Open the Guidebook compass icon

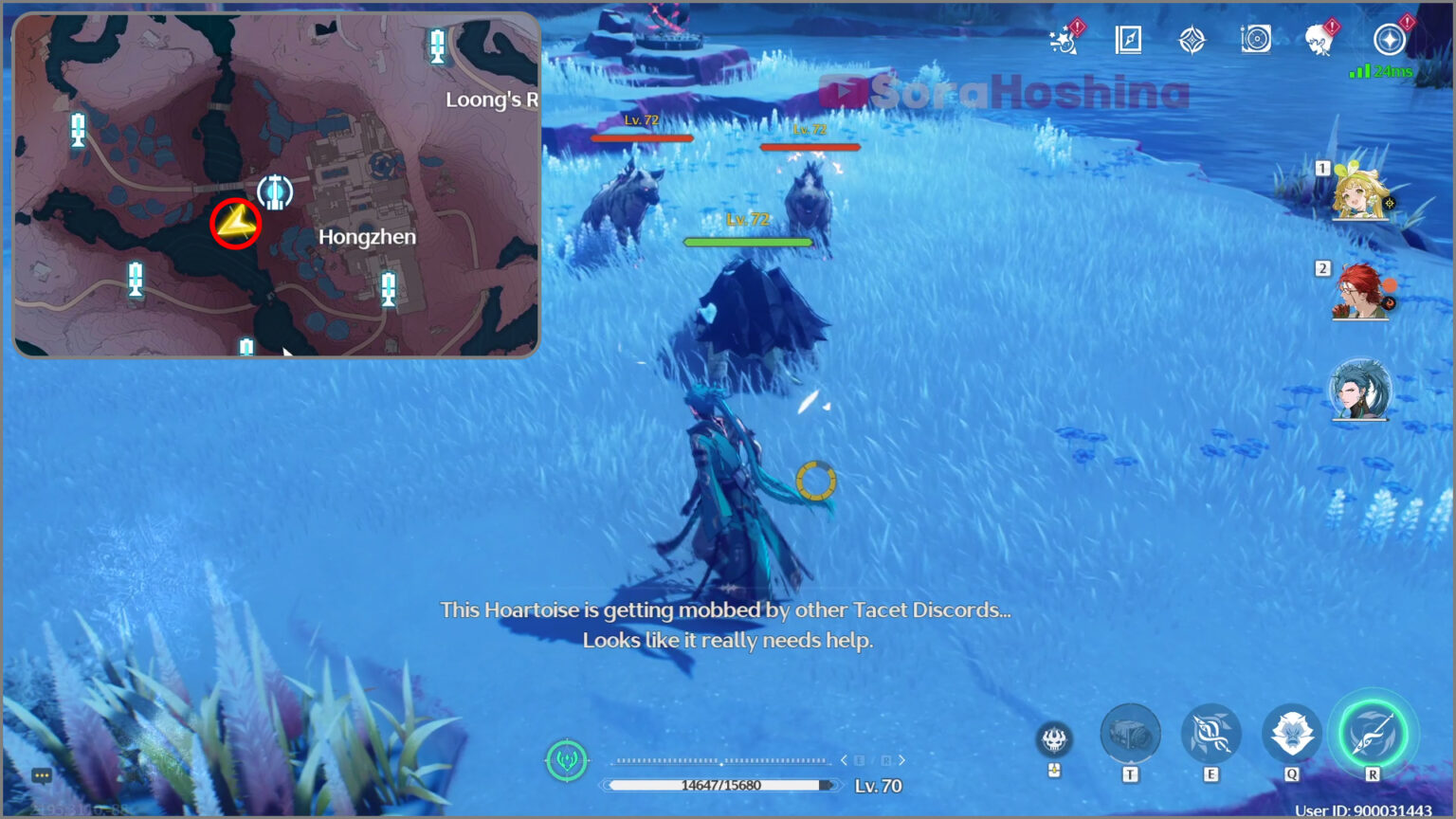[1129, 40]
